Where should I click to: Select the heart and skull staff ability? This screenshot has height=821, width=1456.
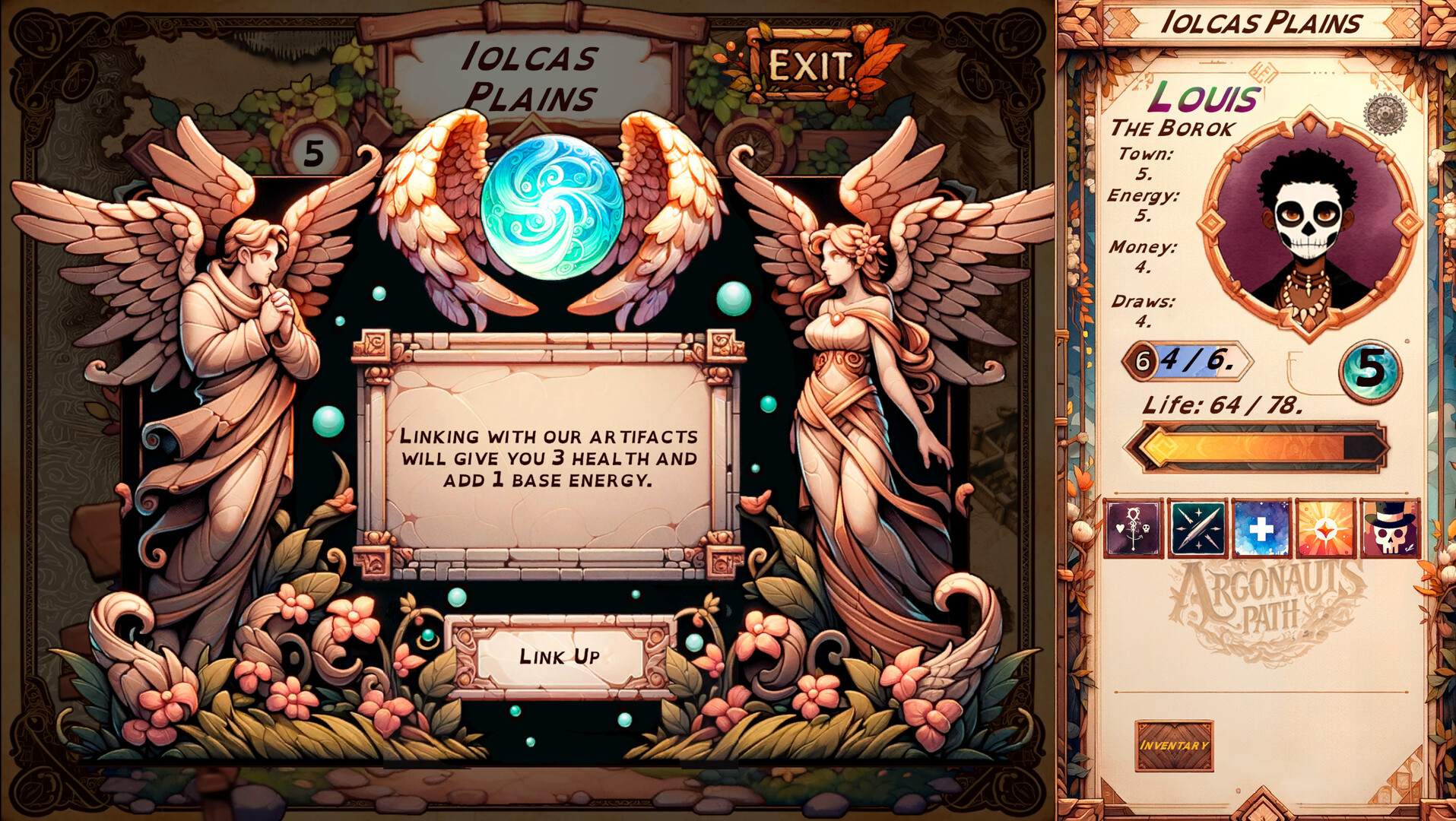[x=1133, y=528]
